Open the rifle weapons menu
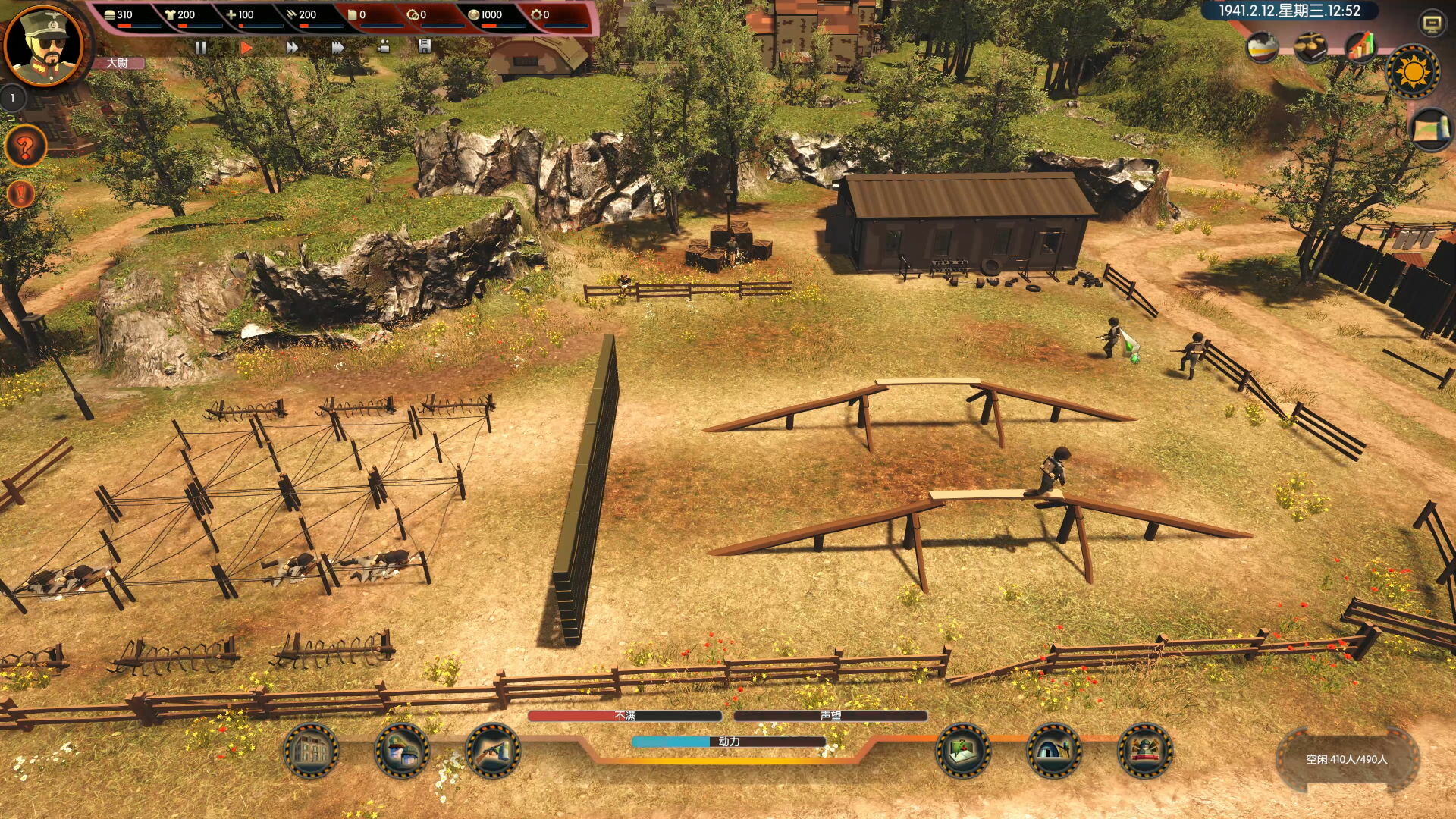1456x819 pixels. [x=493, y=751]
